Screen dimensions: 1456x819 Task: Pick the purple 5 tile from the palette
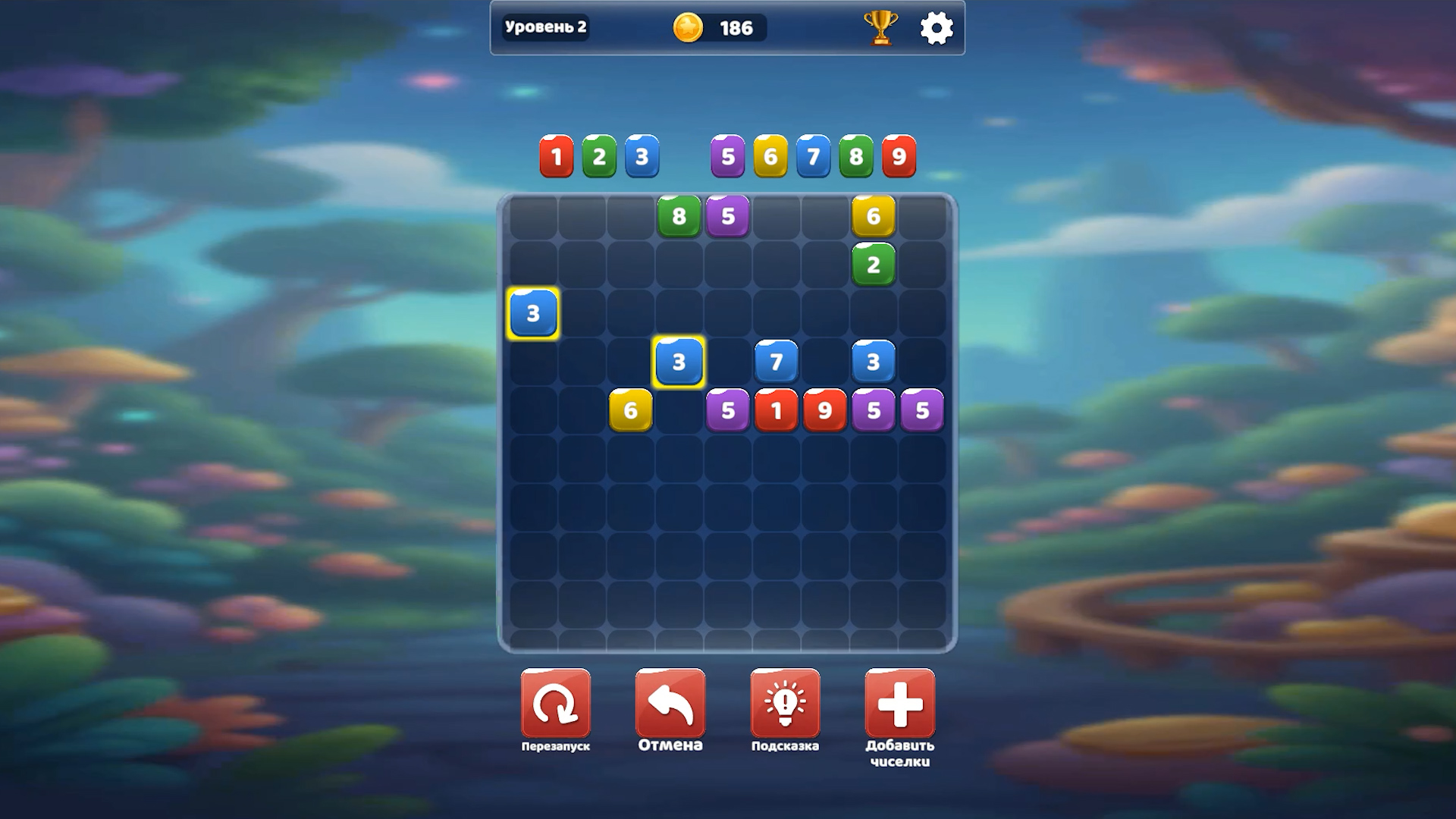pos(726,157)
